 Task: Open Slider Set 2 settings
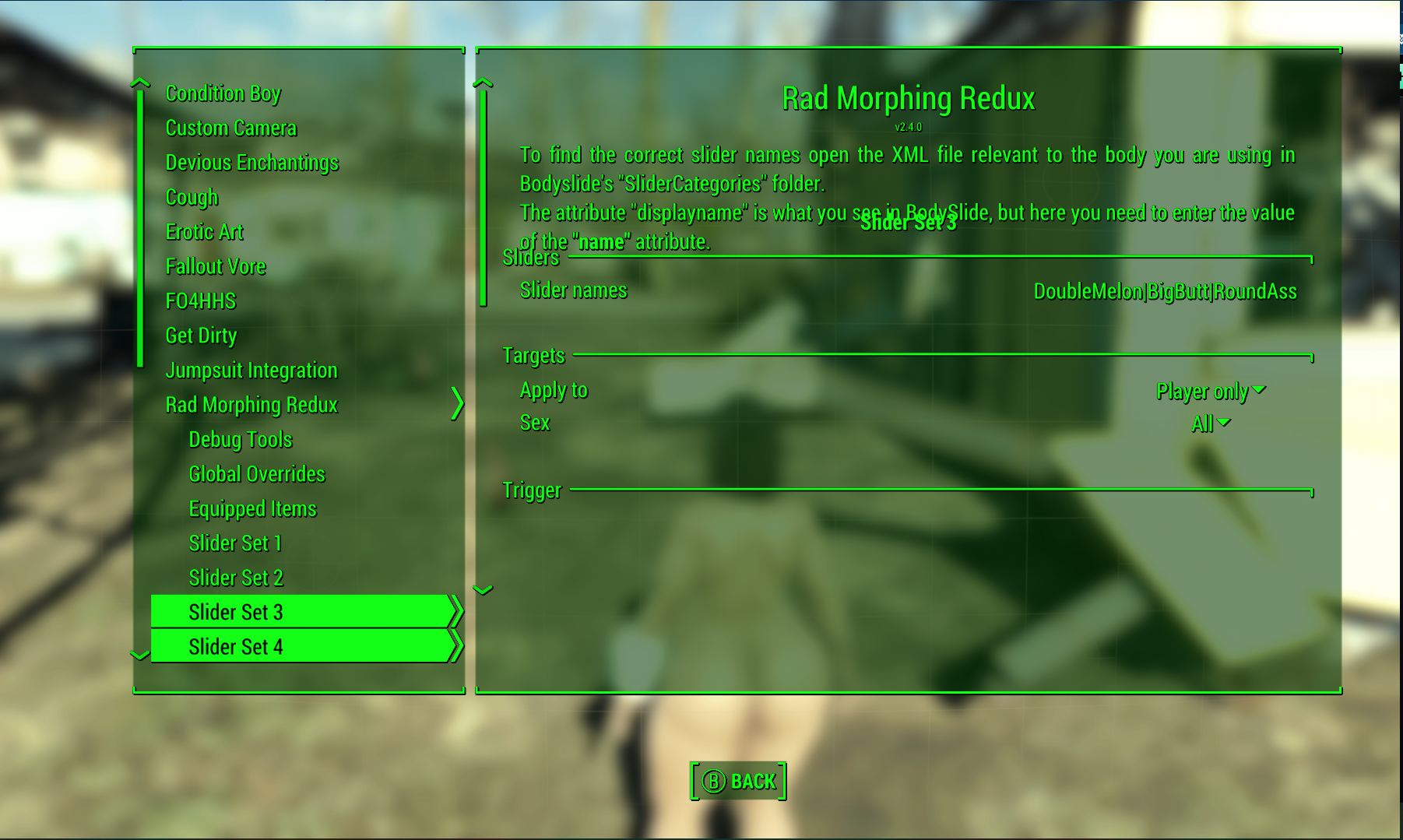click(x=236, y=577)
